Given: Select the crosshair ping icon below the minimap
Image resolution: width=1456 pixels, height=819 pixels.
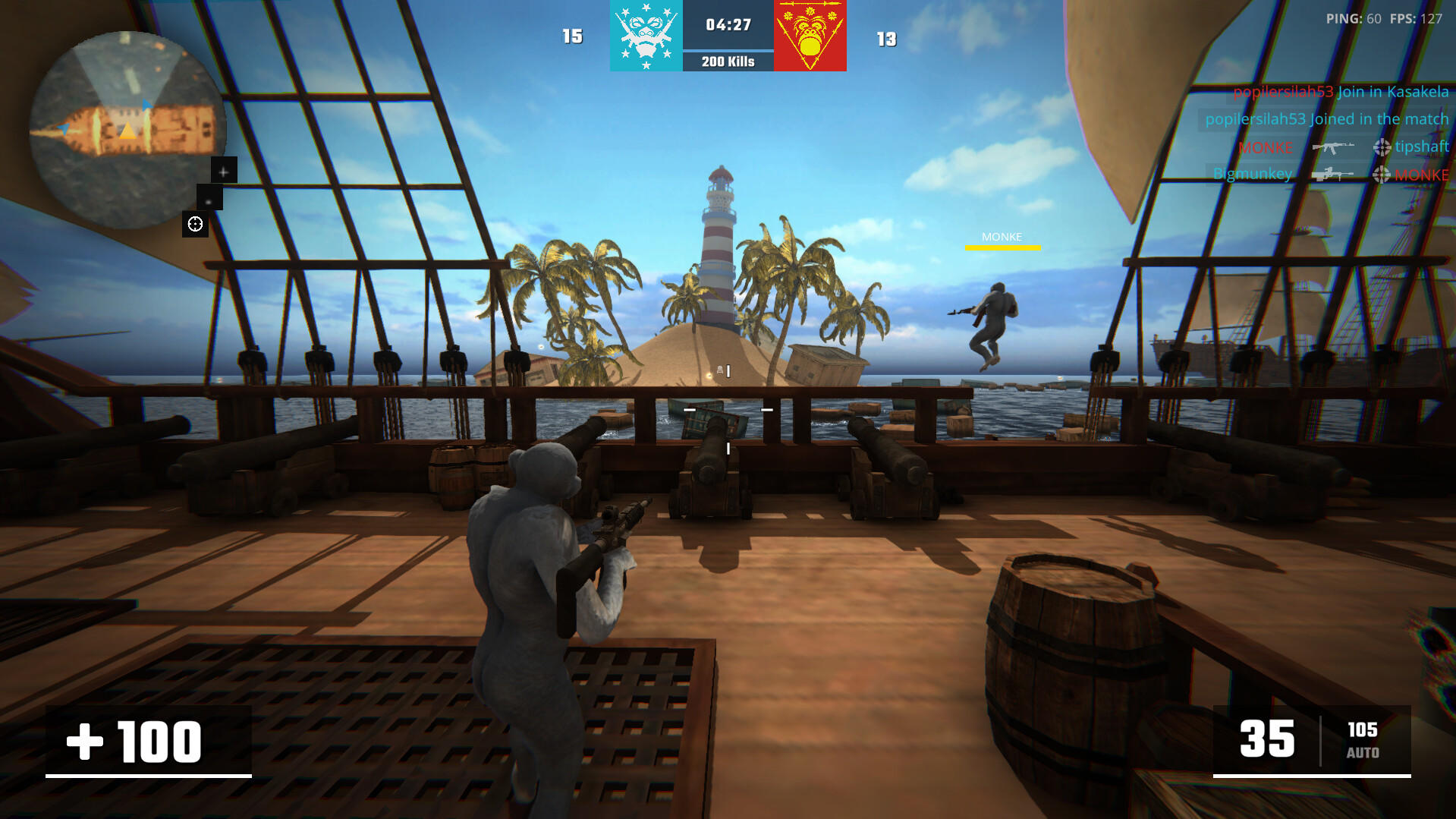Looking at the screenshot, I should [196, 223].
